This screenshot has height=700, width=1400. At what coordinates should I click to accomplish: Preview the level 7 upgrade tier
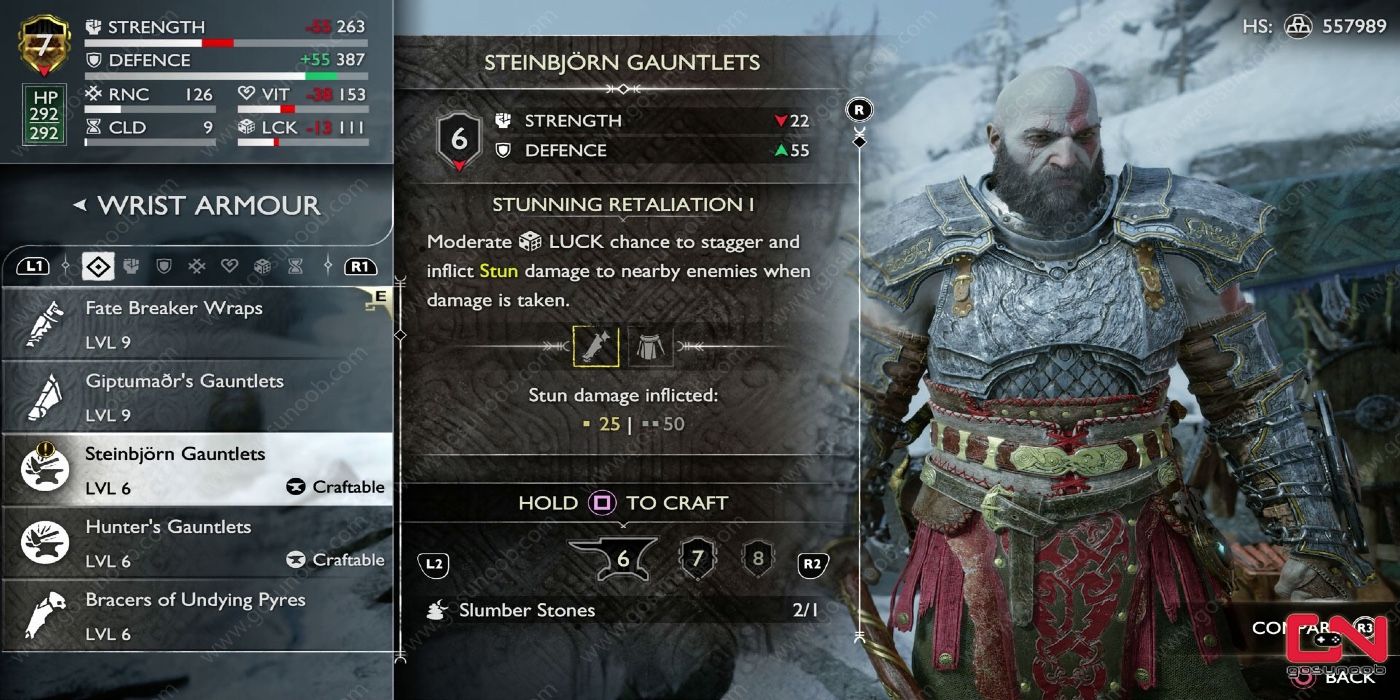click(698, 558)
